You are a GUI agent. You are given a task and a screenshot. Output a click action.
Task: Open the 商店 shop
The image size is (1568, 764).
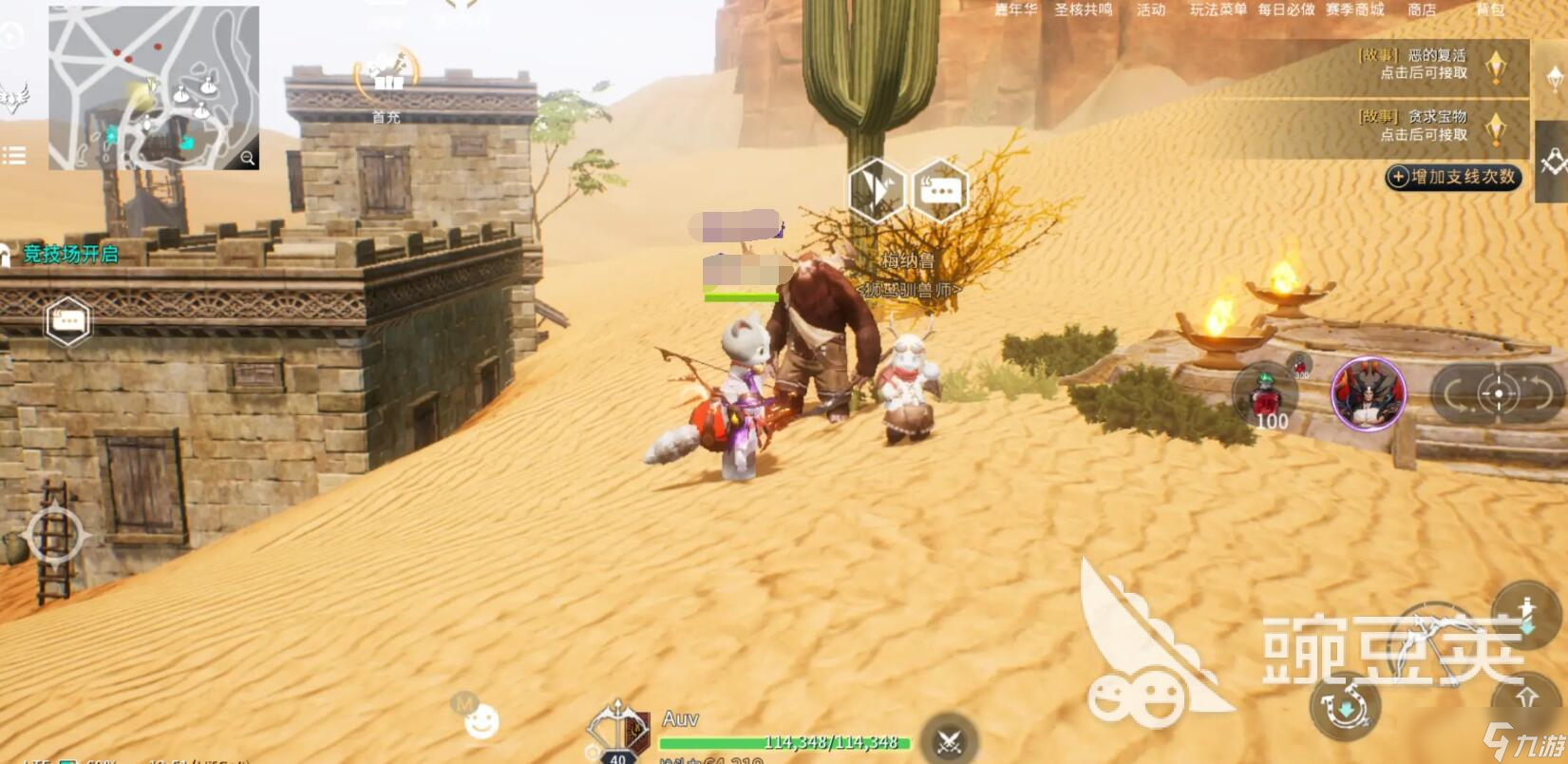coord(1421,10)
